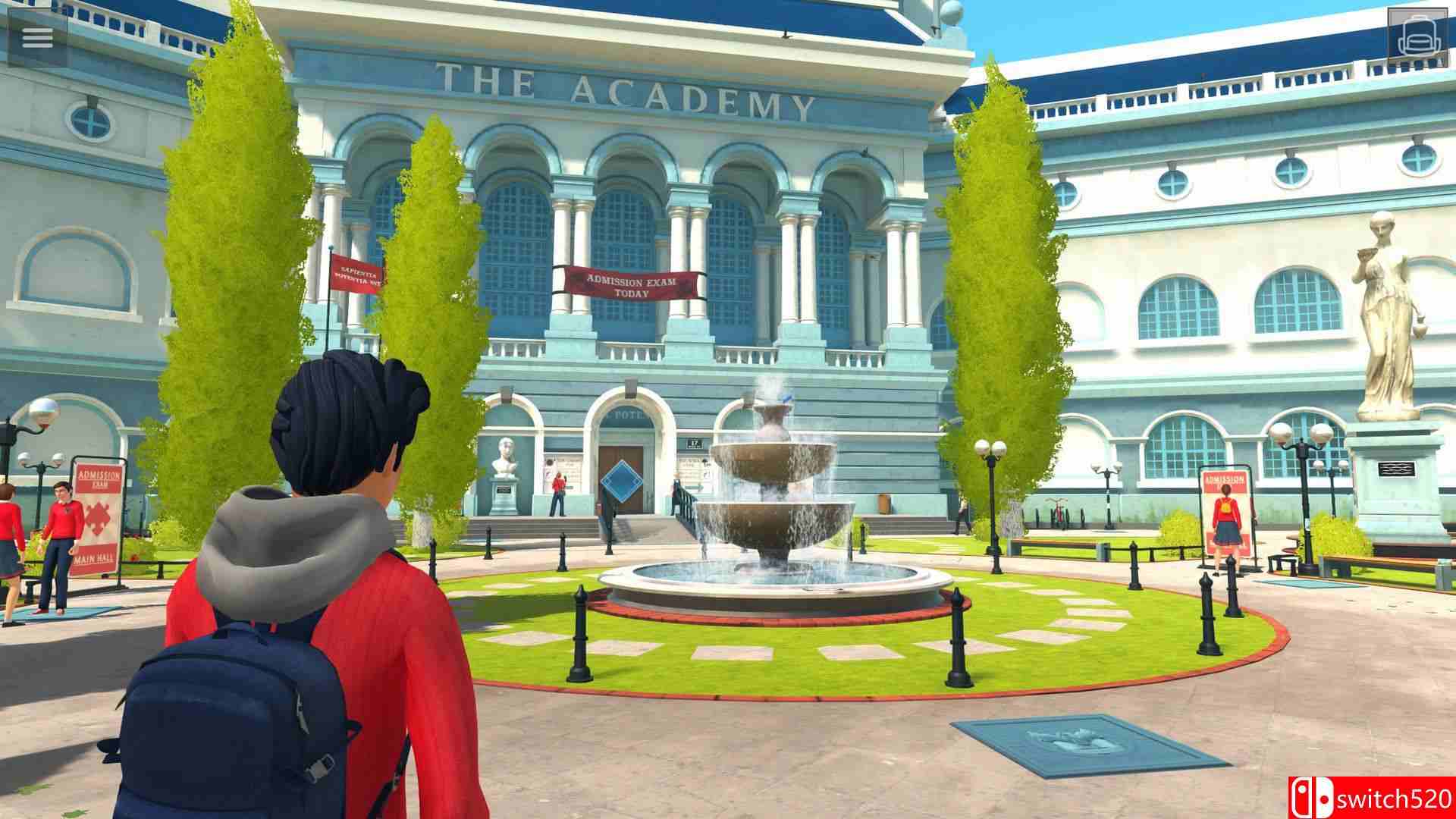Select the student walking up the entrance steps
The image size is (1456, 819).
click(558, 497)
